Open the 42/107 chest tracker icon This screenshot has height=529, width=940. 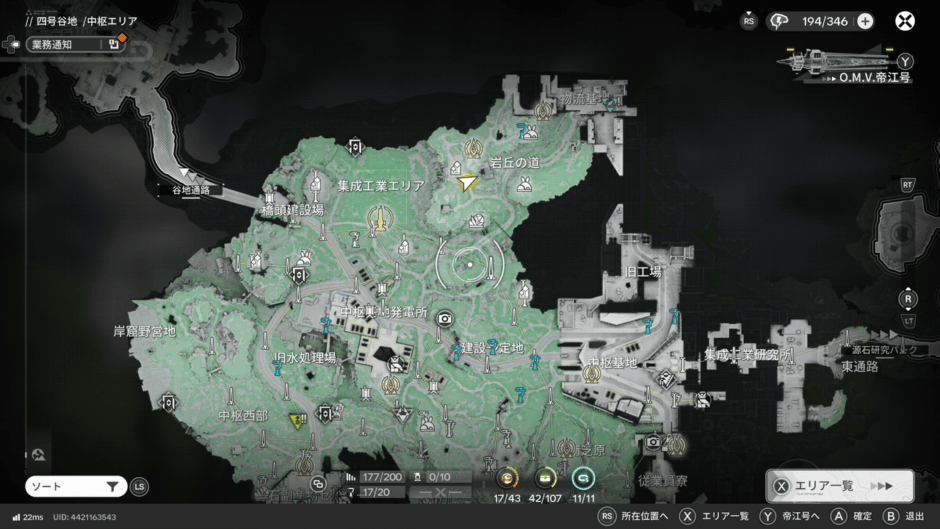pyautogui.click(x=546, y=479)
